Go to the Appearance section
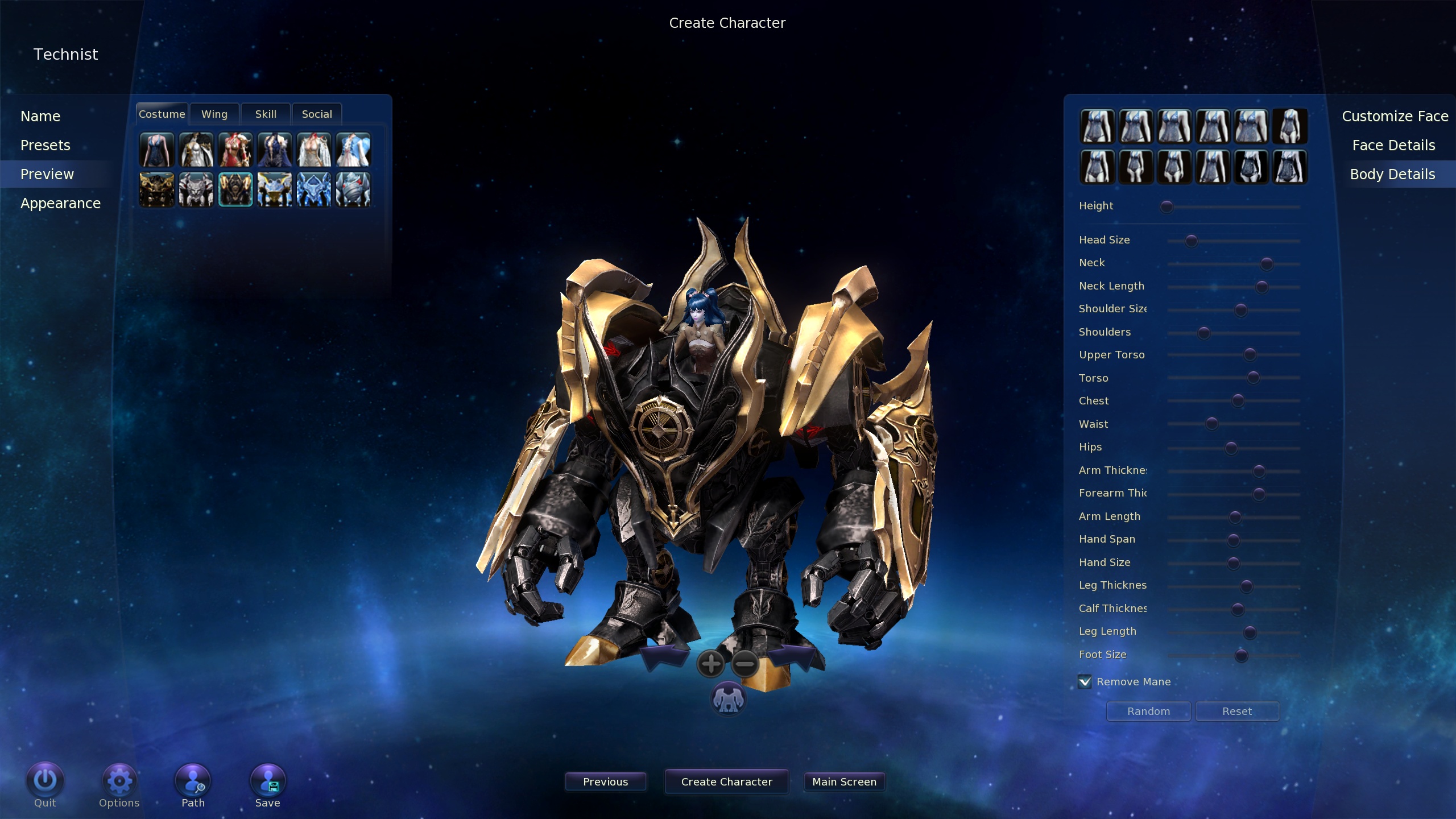 pos(61,204)
